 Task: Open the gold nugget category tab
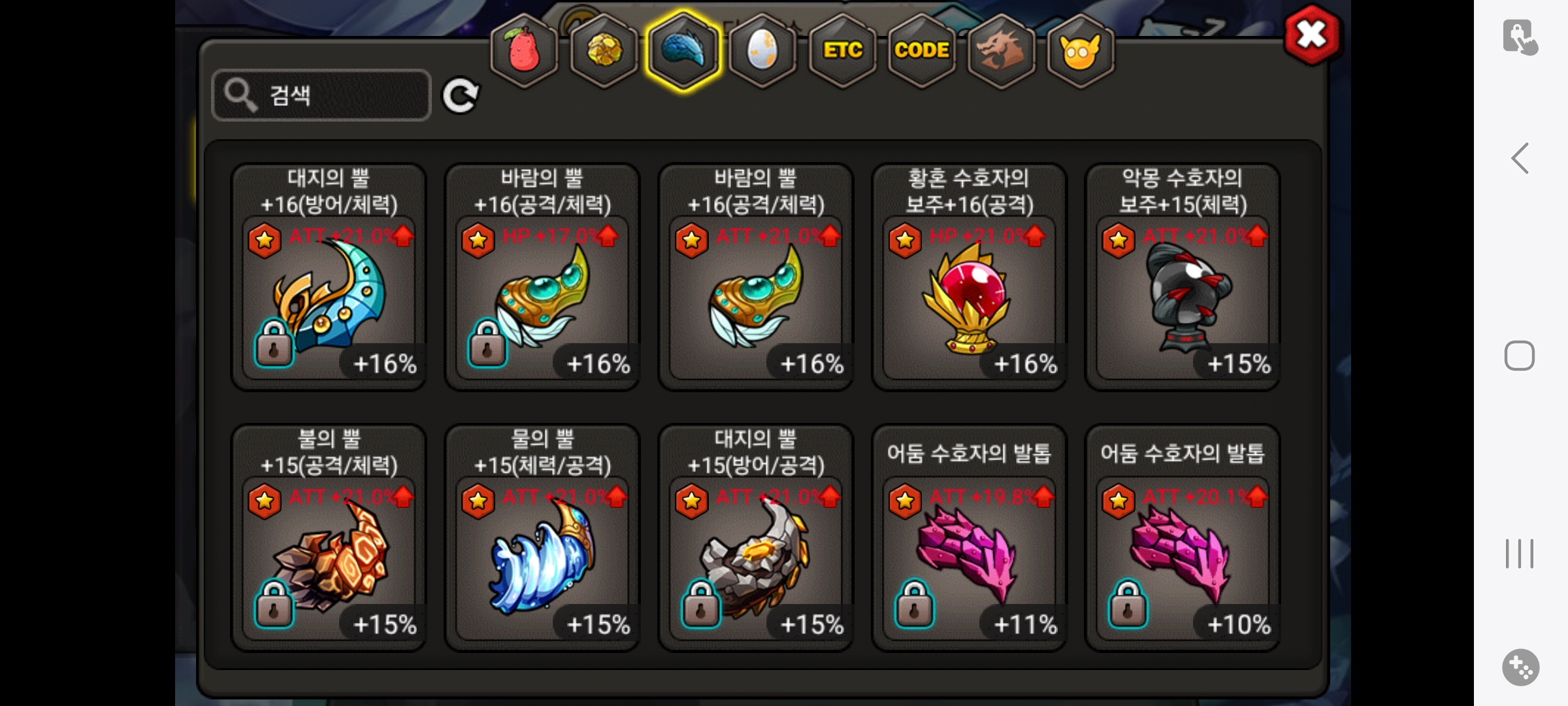coord(604,50)
